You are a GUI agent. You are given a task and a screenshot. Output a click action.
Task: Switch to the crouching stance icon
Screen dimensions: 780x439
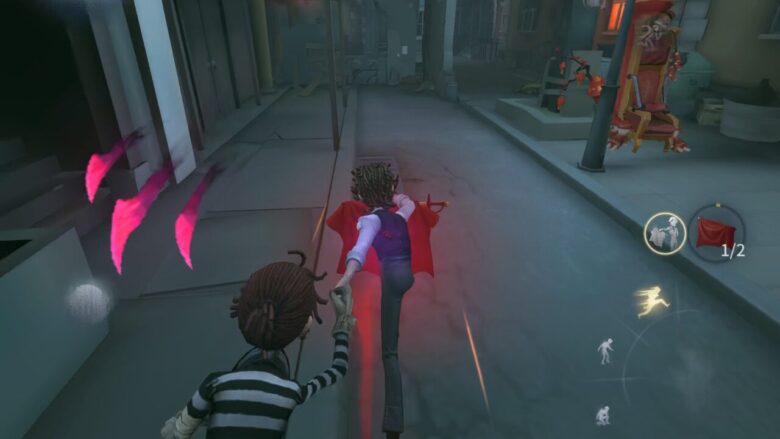coord(603,414)
